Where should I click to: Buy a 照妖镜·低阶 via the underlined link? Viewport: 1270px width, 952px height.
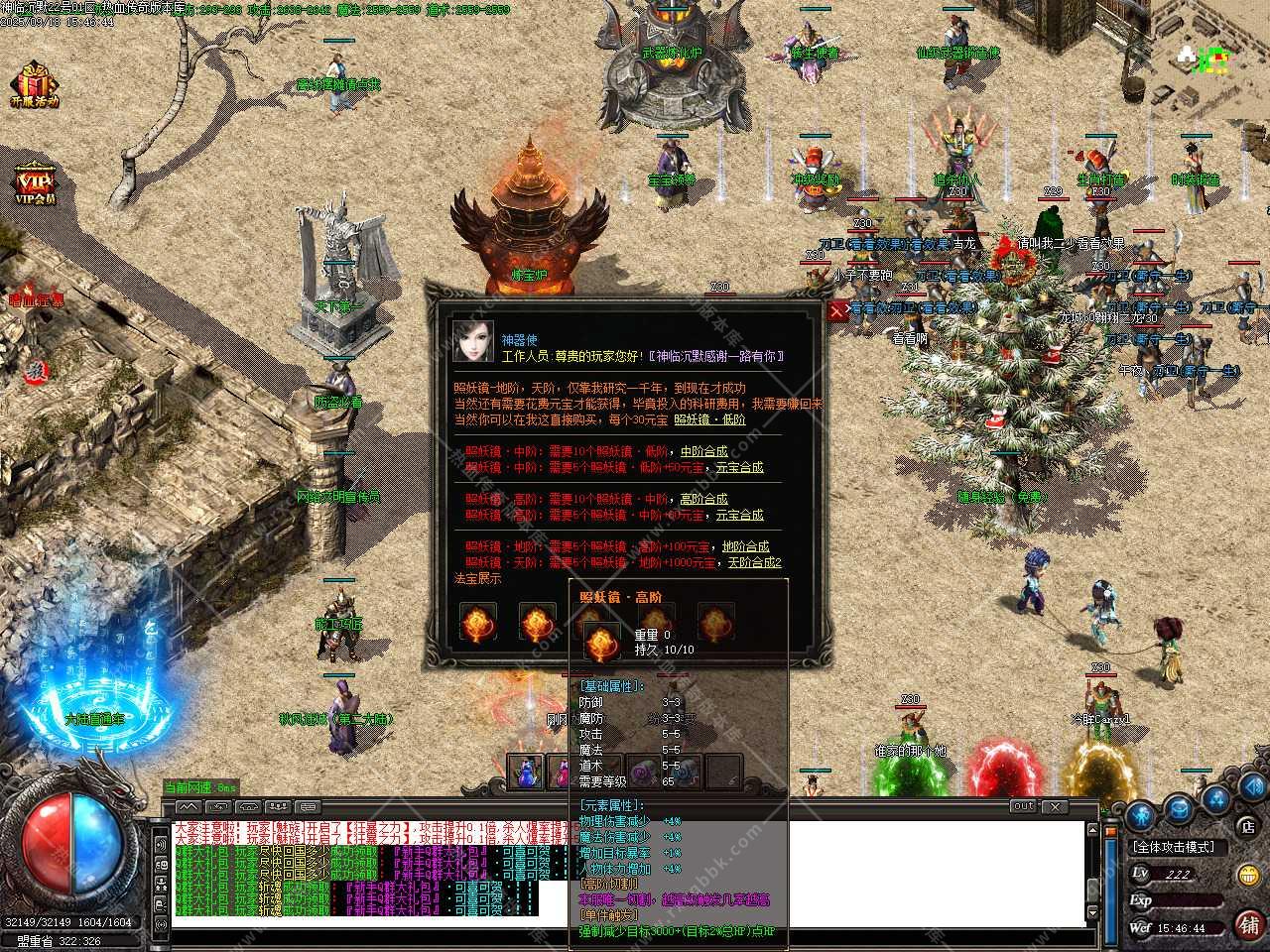(x=709, y=419)
